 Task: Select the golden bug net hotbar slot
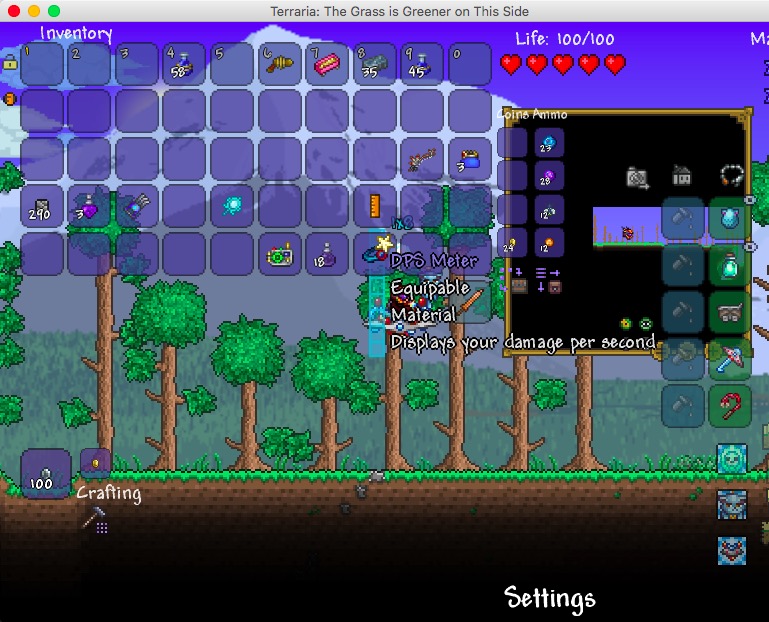coord(279,65)
